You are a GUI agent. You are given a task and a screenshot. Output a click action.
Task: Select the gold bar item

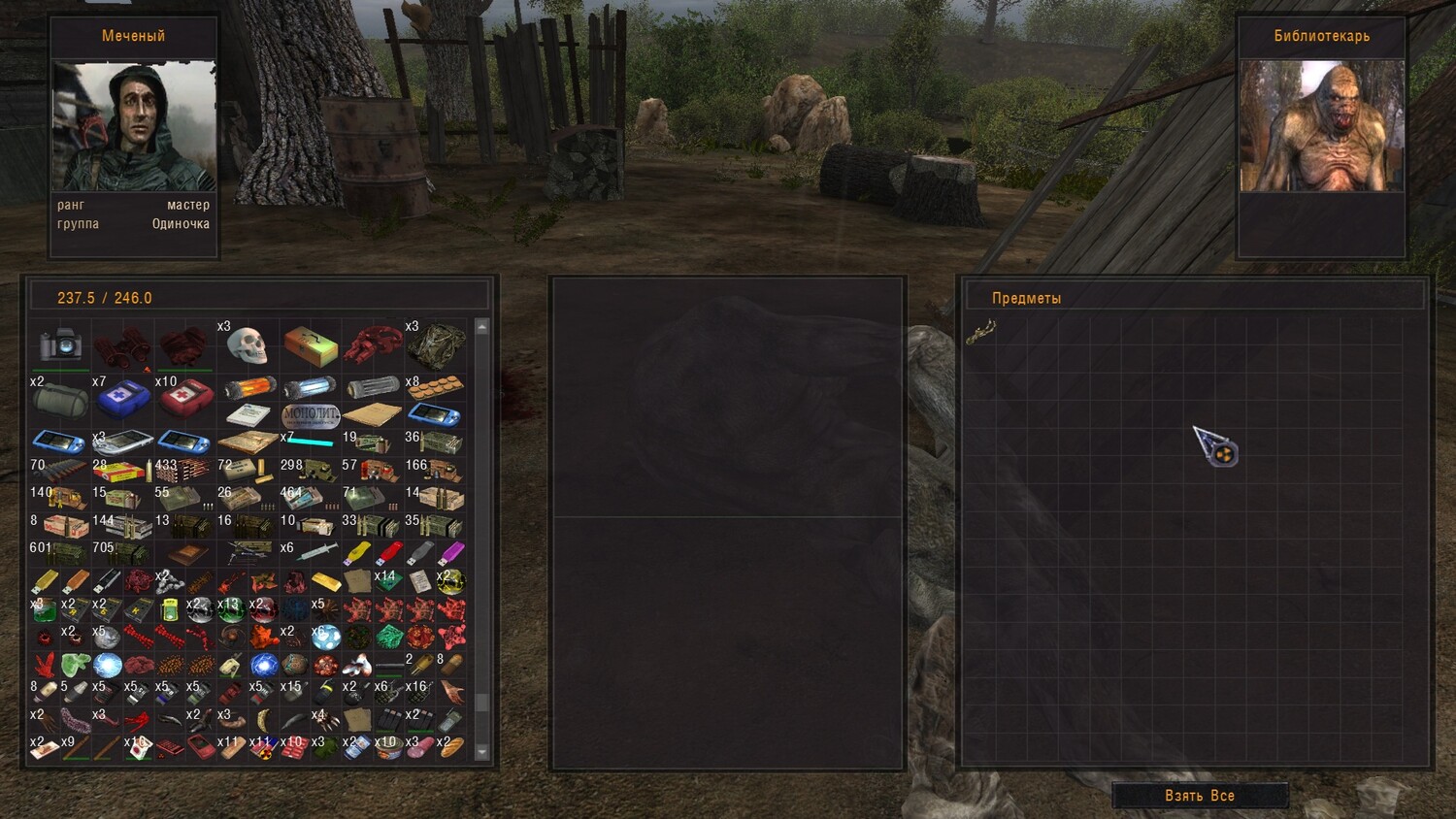tap(326, 581)
